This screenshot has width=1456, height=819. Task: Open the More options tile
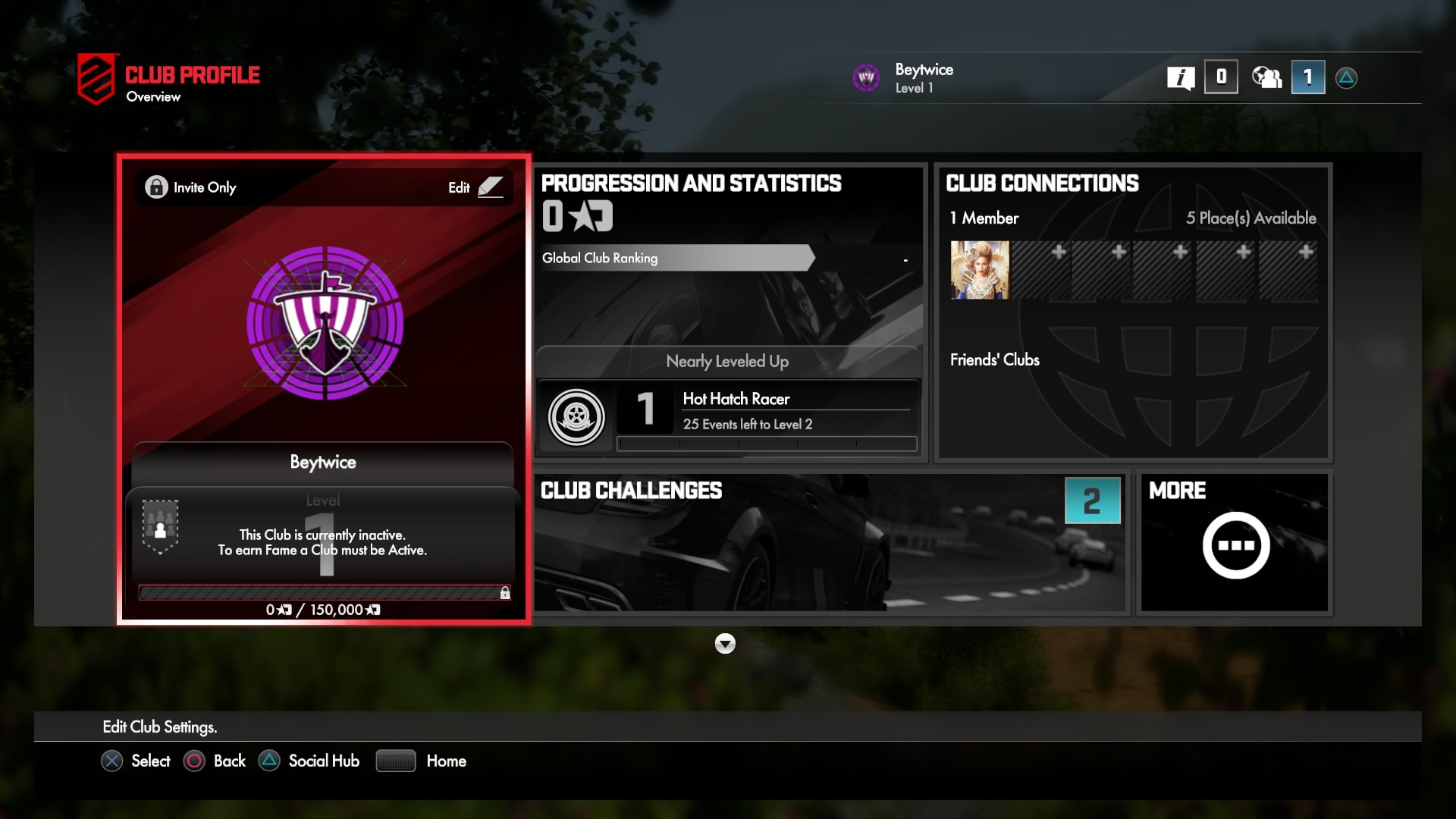[1235, 543]
